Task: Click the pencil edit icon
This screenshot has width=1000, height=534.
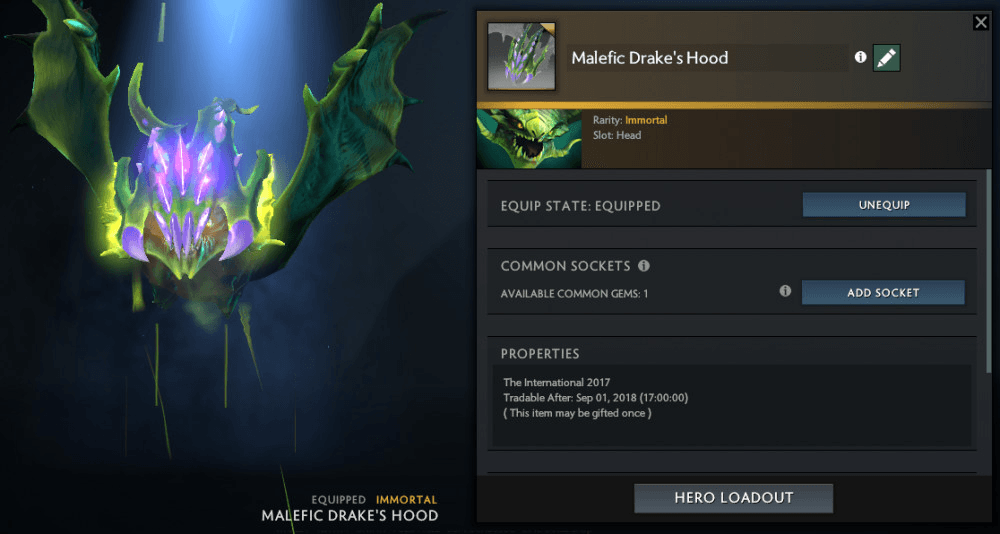Action: pos(886,58)
